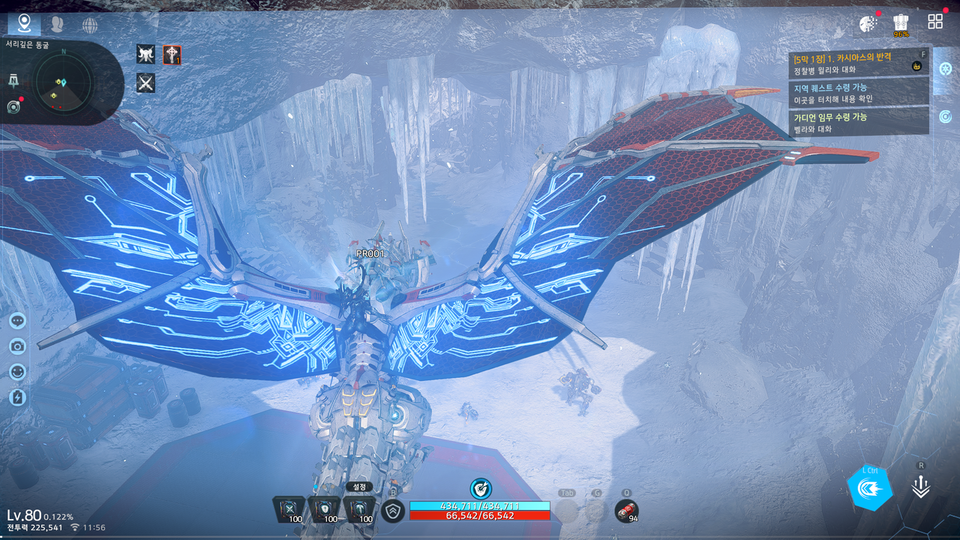Click the downward arrow descend button
Screen dimensions: 960x540
pyautogui.click(x=921, y=487)
